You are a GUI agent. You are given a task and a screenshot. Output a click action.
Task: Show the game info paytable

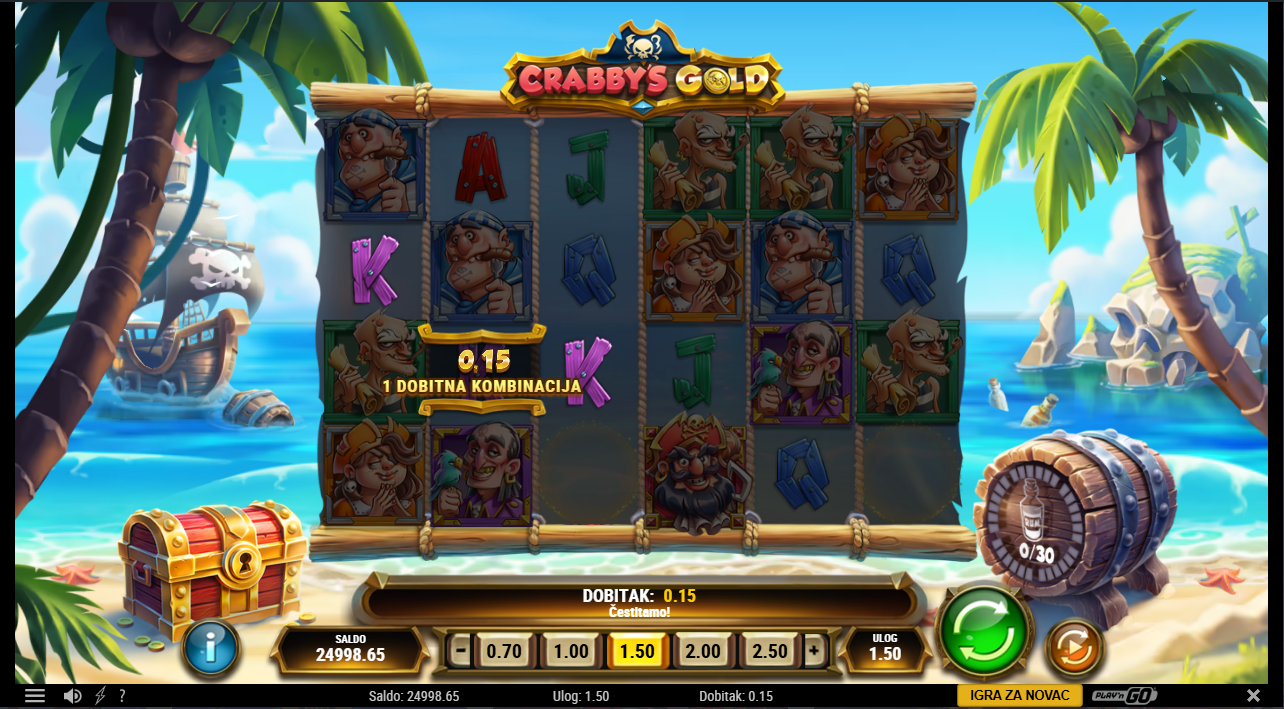tap(211, 648)
